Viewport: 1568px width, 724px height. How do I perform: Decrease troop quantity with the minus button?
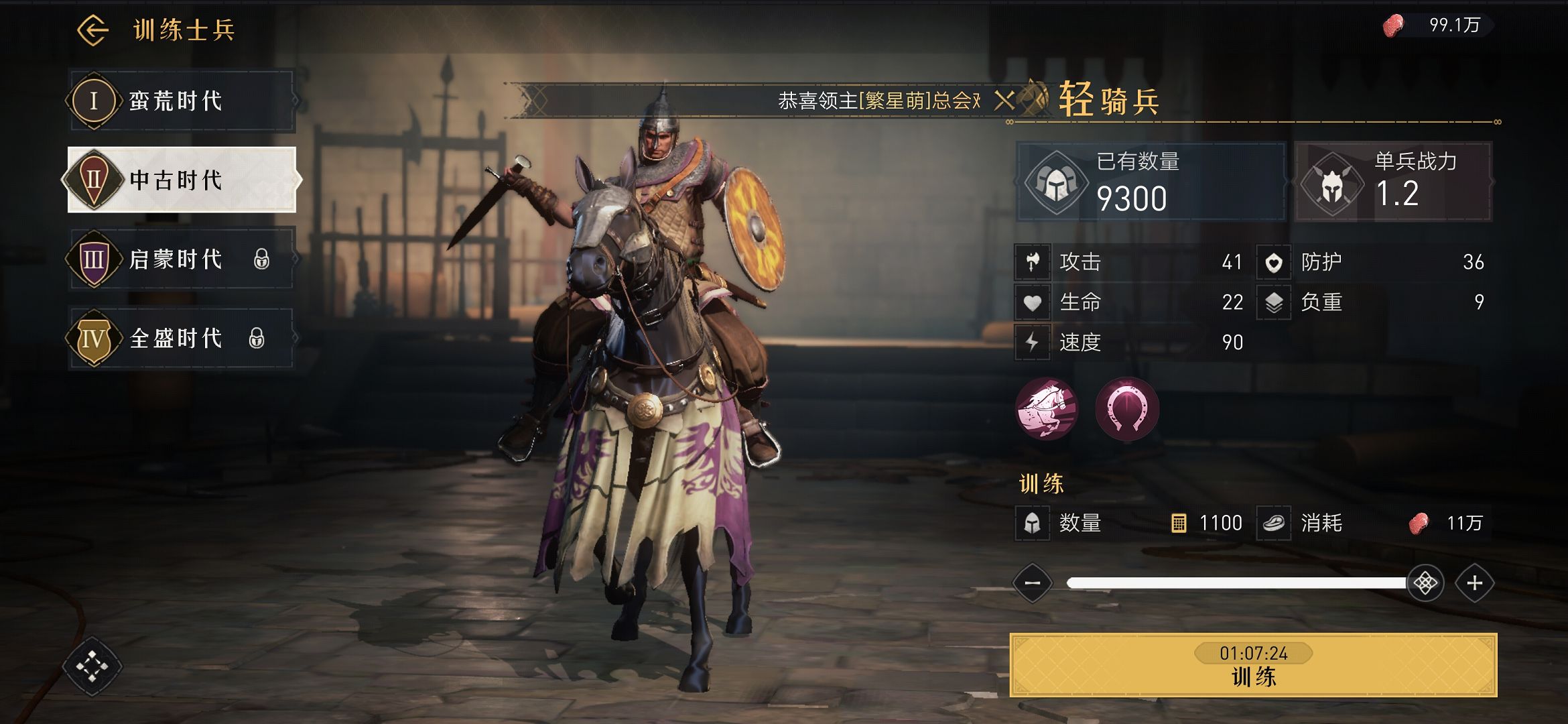pos(1033,583)
